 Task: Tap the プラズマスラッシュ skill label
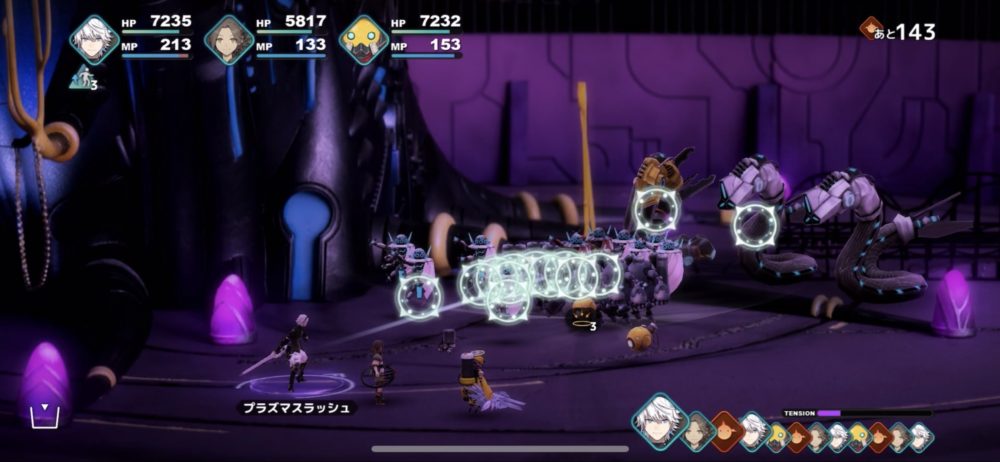[x=297, y=408]
